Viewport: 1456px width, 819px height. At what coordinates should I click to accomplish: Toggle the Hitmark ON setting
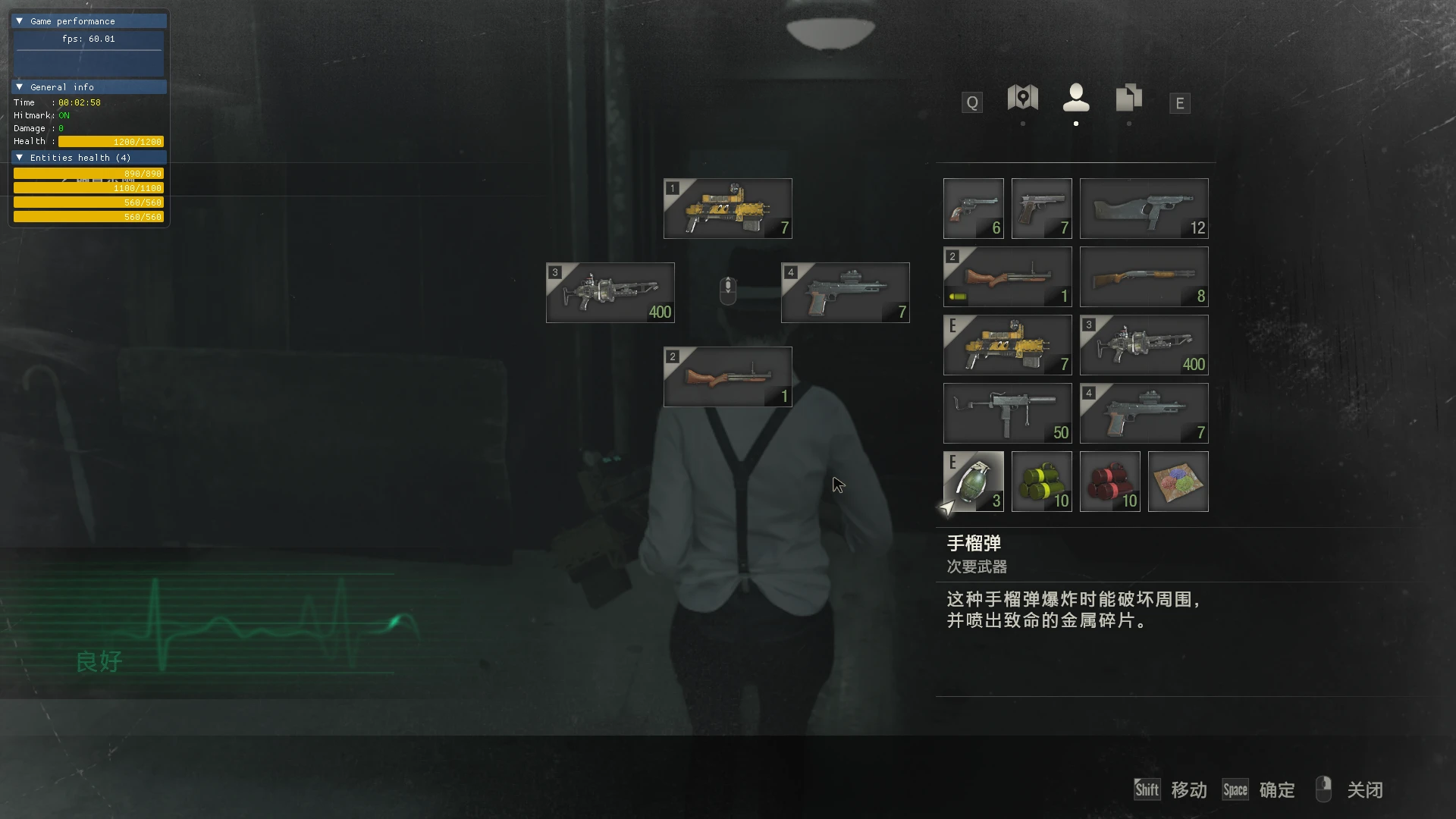tap(64, 115)
